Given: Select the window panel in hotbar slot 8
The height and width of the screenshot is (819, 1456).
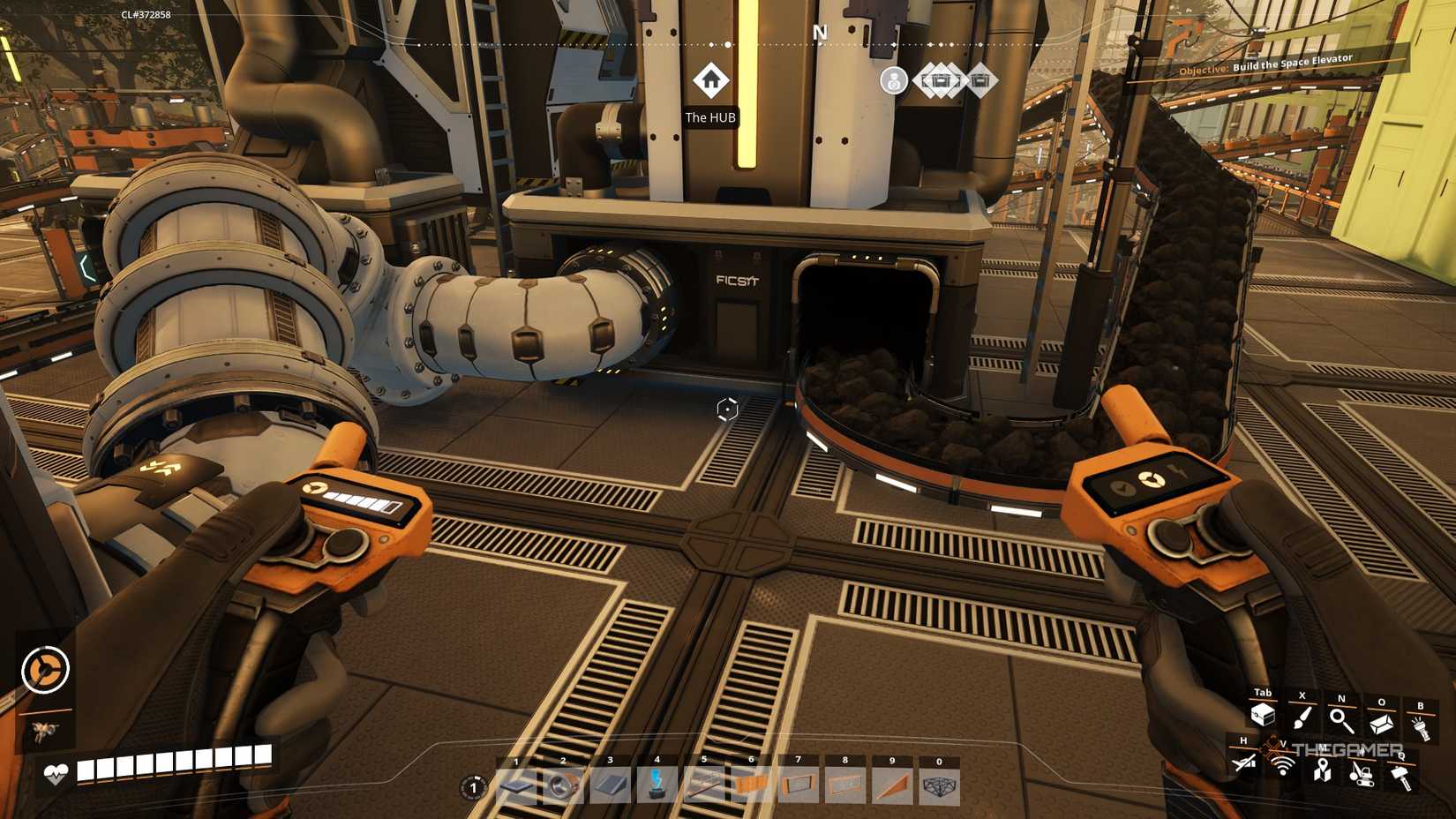Looking at the screenshot, I should pyautogui.click(x=844, y=785).
